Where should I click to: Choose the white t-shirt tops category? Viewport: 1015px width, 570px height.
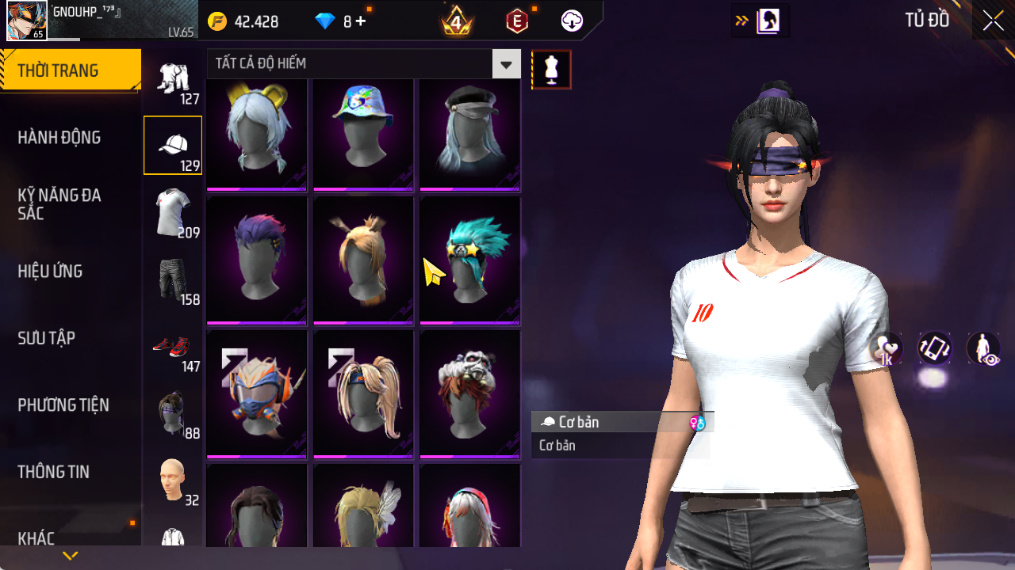173,212
